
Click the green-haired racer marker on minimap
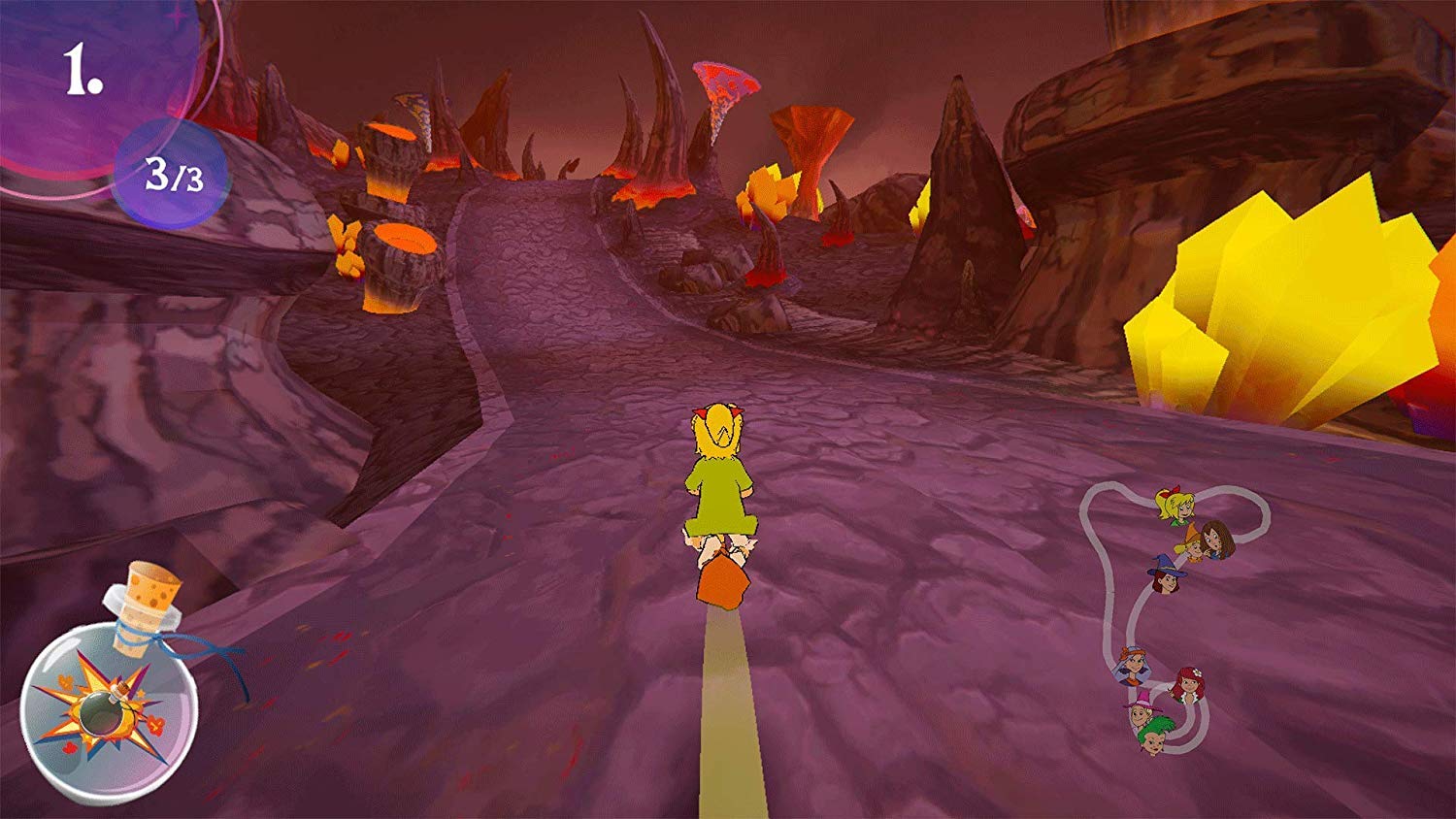pos(1155,736)
